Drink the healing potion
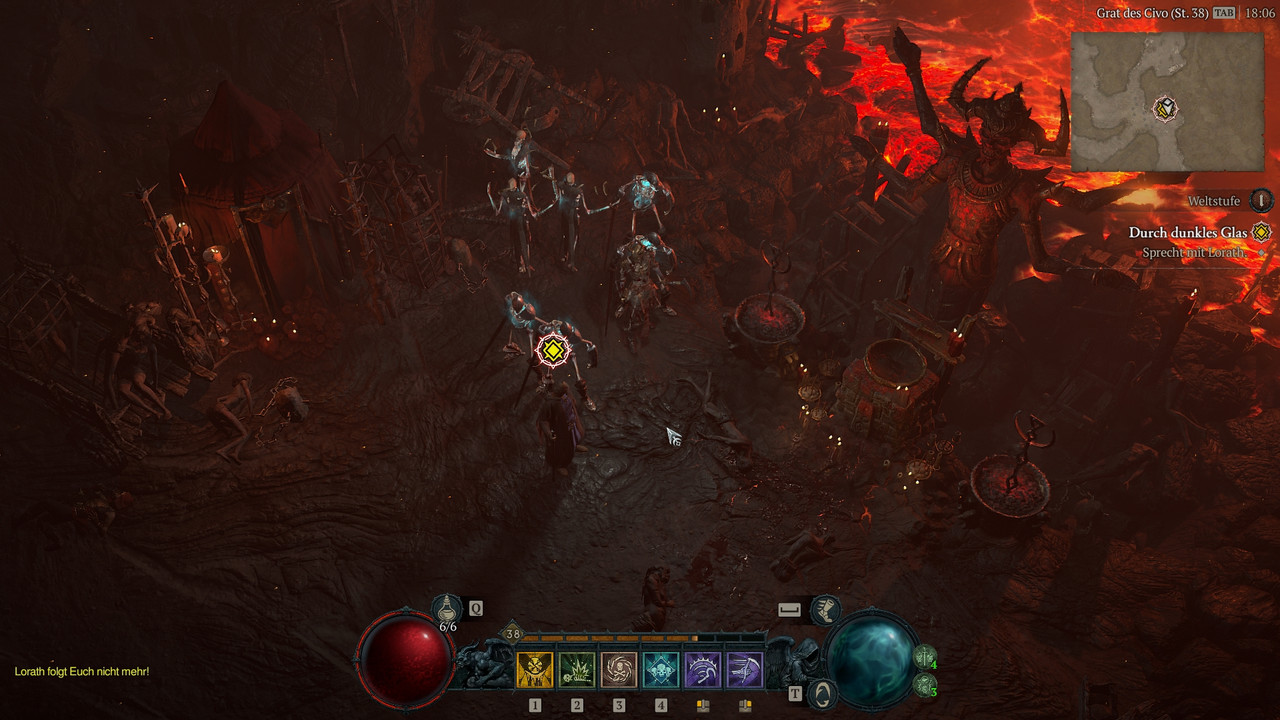 [x=447, y=607]
